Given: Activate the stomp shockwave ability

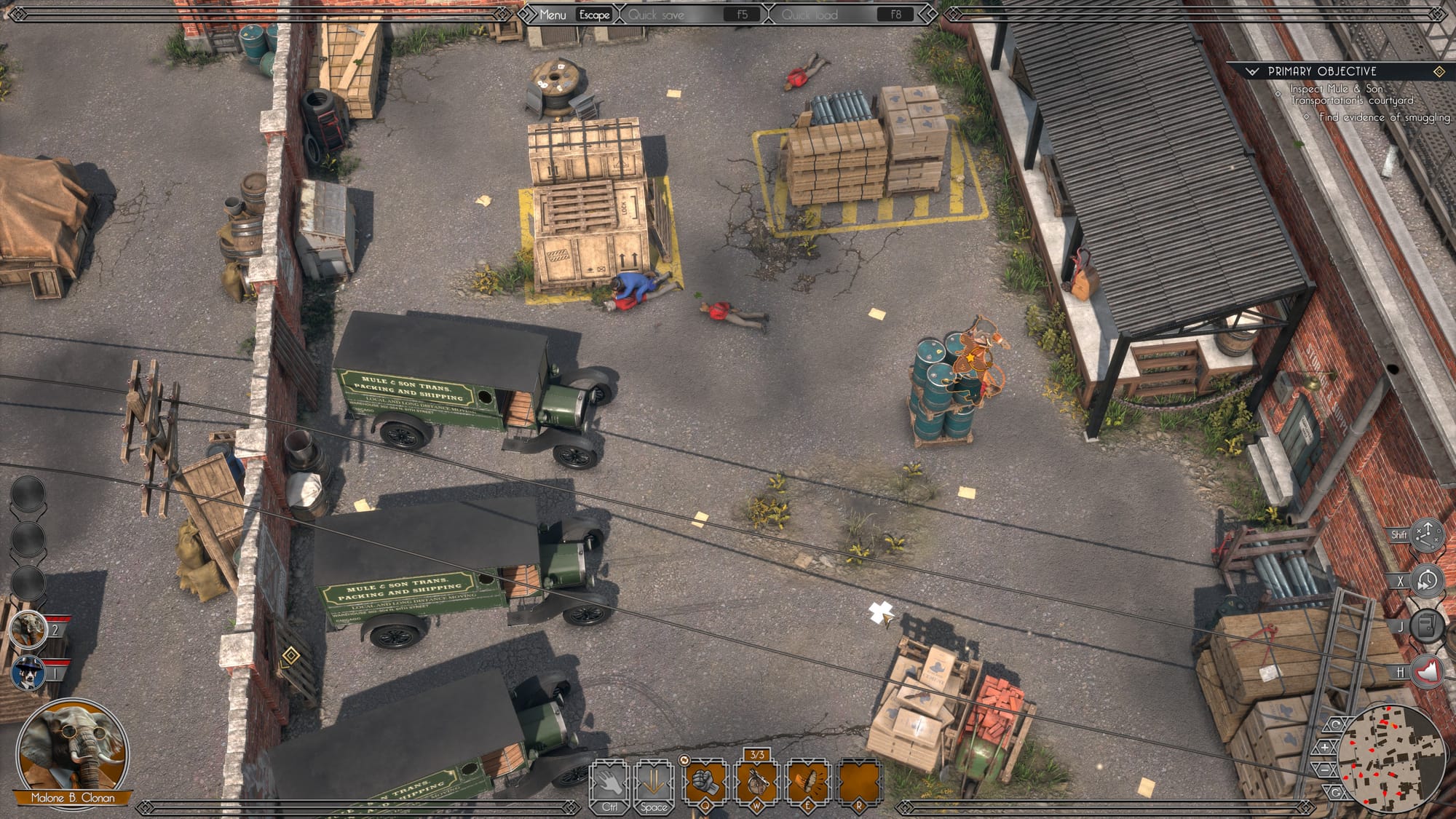Looking at the screenshot, I should point(807,783).
